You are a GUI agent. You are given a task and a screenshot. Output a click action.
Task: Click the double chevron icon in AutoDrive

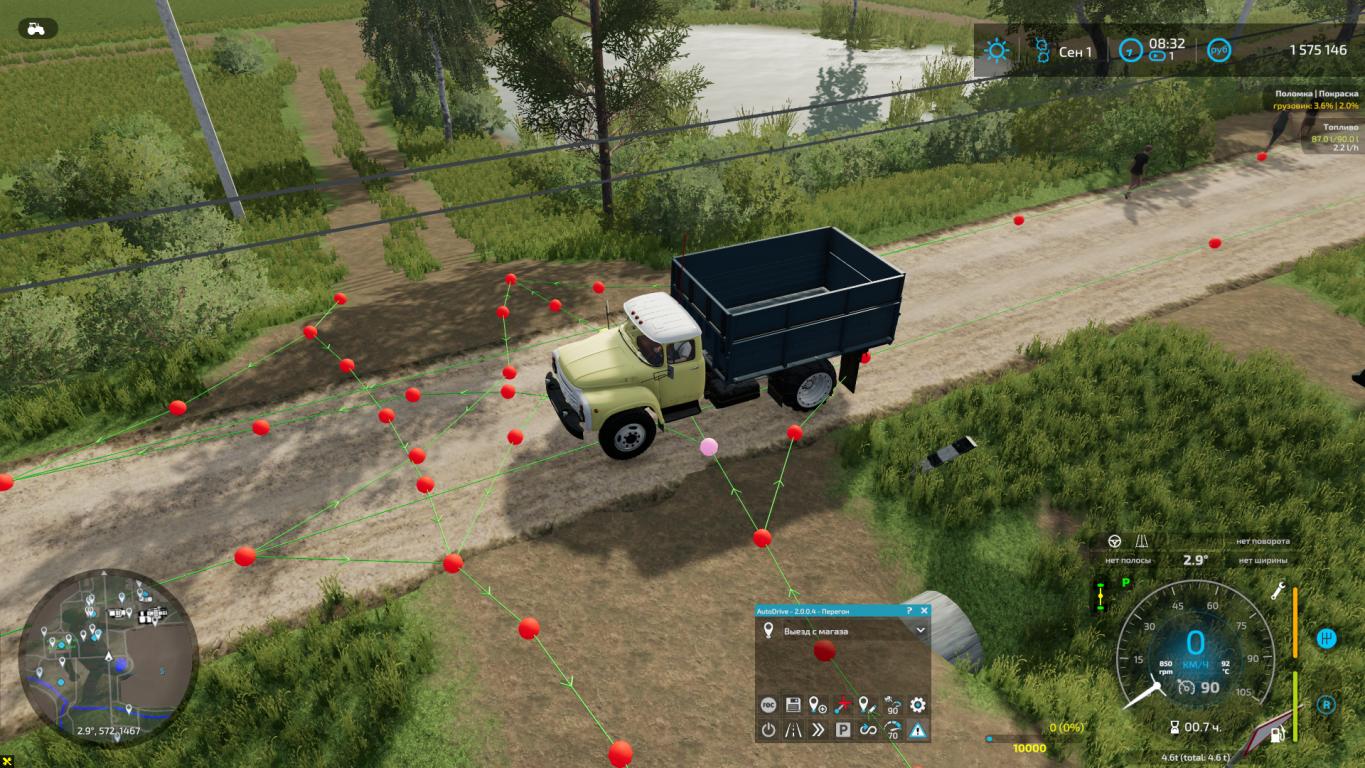click(818, 730)
